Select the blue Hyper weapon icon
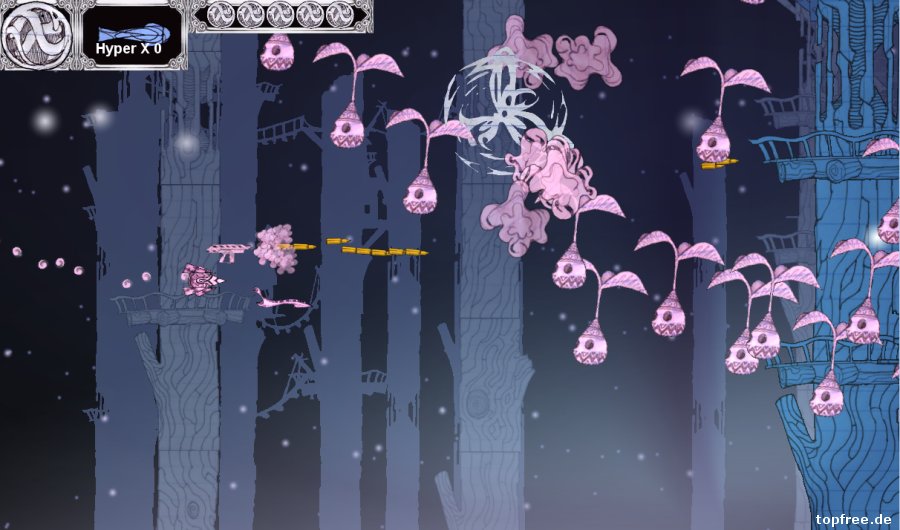The width and height of the screenshot is (900, 530). tap(130, 32)
